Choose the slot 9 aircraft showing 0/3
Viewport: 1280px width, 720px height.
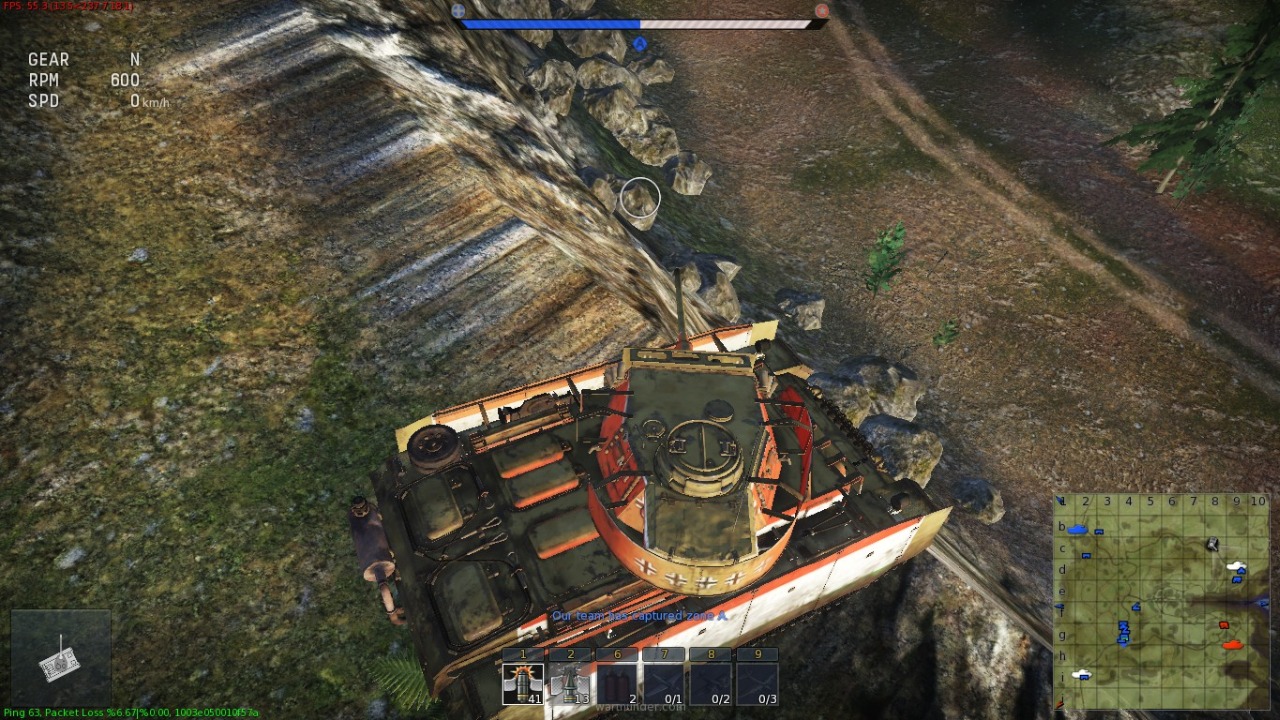click(x=758, y=684)
